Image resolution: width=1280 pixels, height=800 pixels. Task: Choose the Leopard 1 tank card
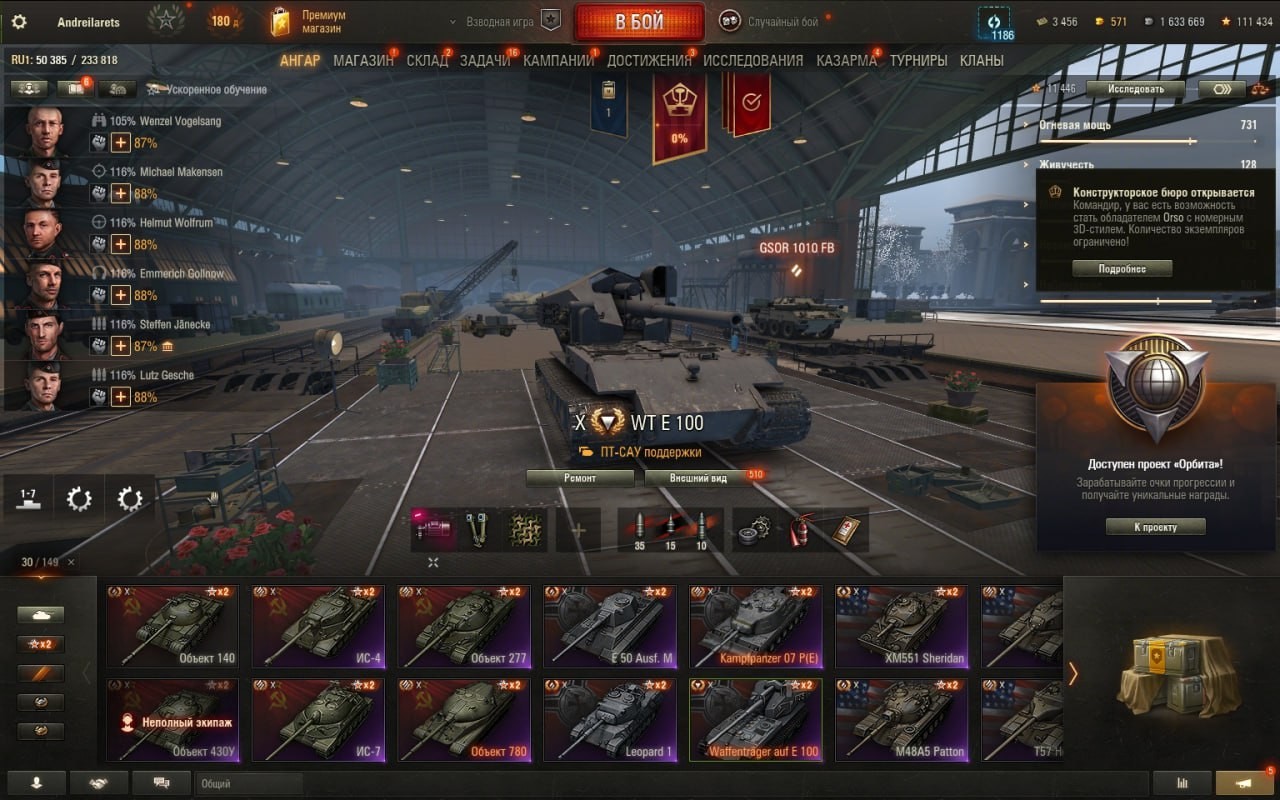pos(609,720)
